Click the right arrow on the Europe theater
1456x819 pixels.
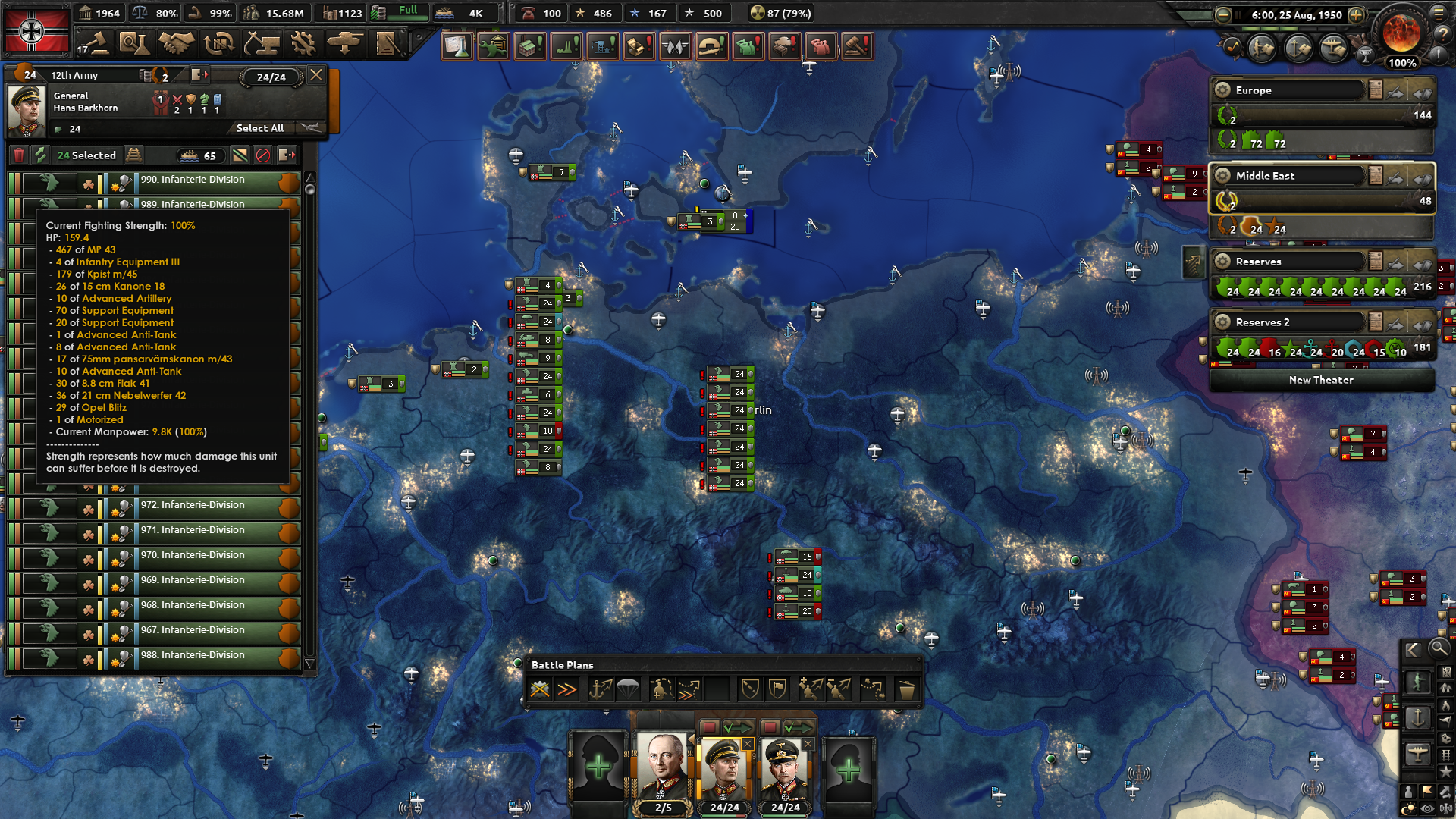click(1395, 94)
